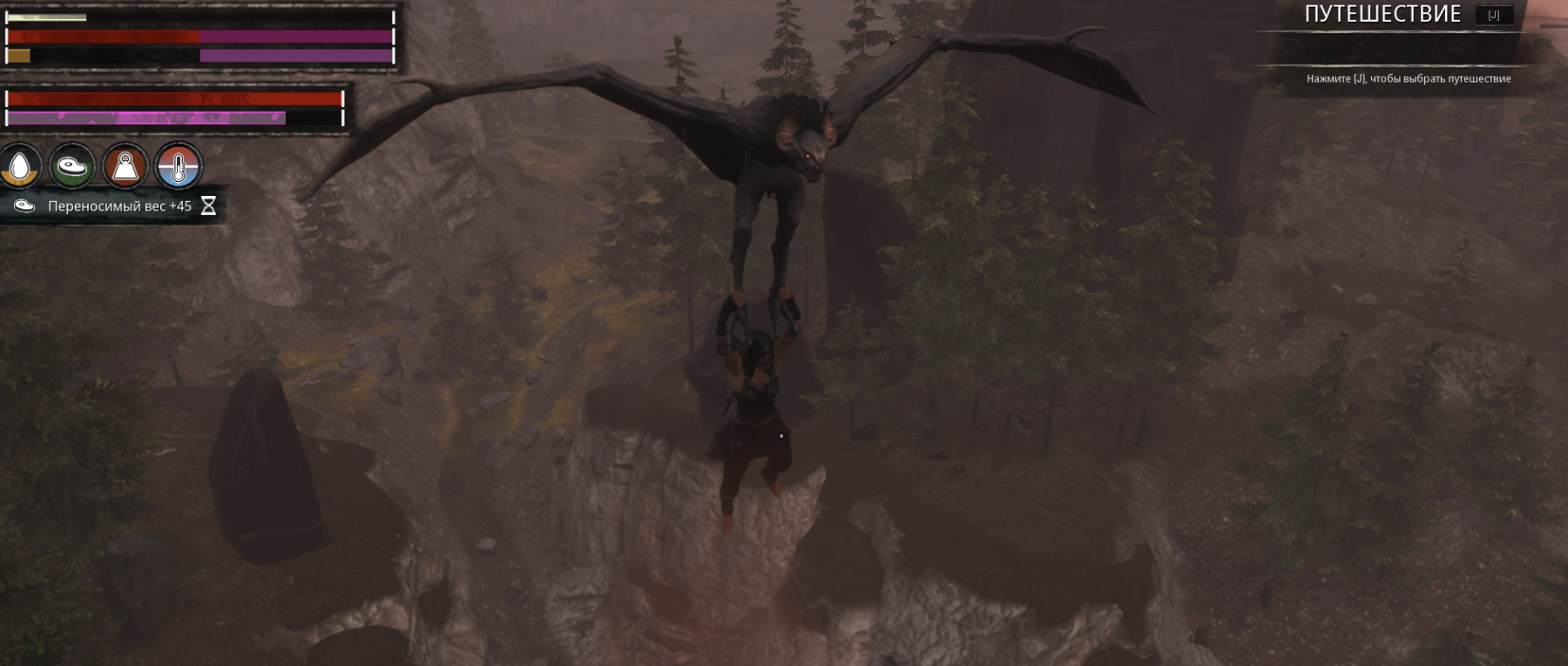
Task: Select the Переносимый вес +45 buff entry
Action: [x=118, y=206]
